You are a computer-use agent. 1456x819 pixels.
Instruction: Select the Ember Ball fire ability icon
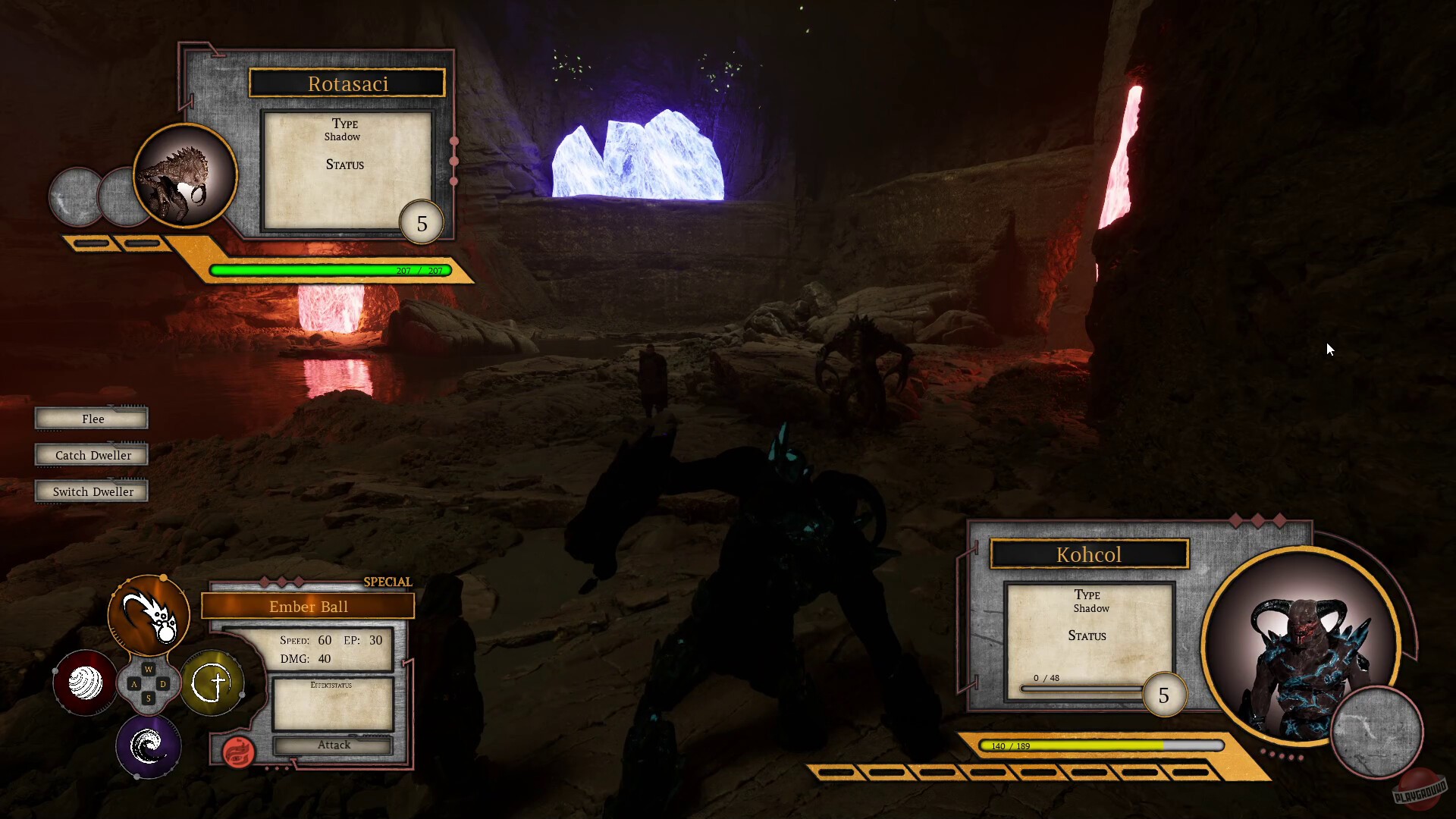click(x=149, y=616)
